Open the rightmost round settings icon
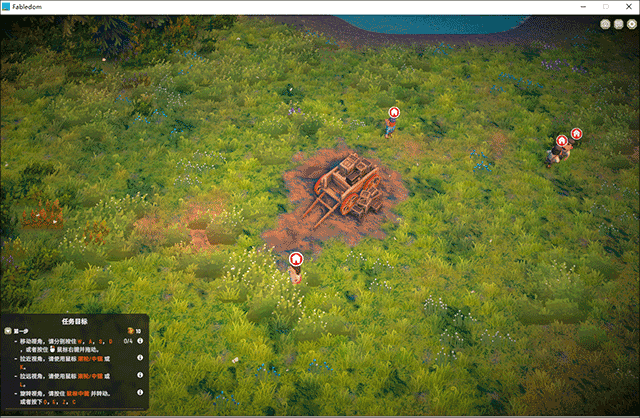The height and width of the screenshot is (418, 640). [x=632, y=24]
